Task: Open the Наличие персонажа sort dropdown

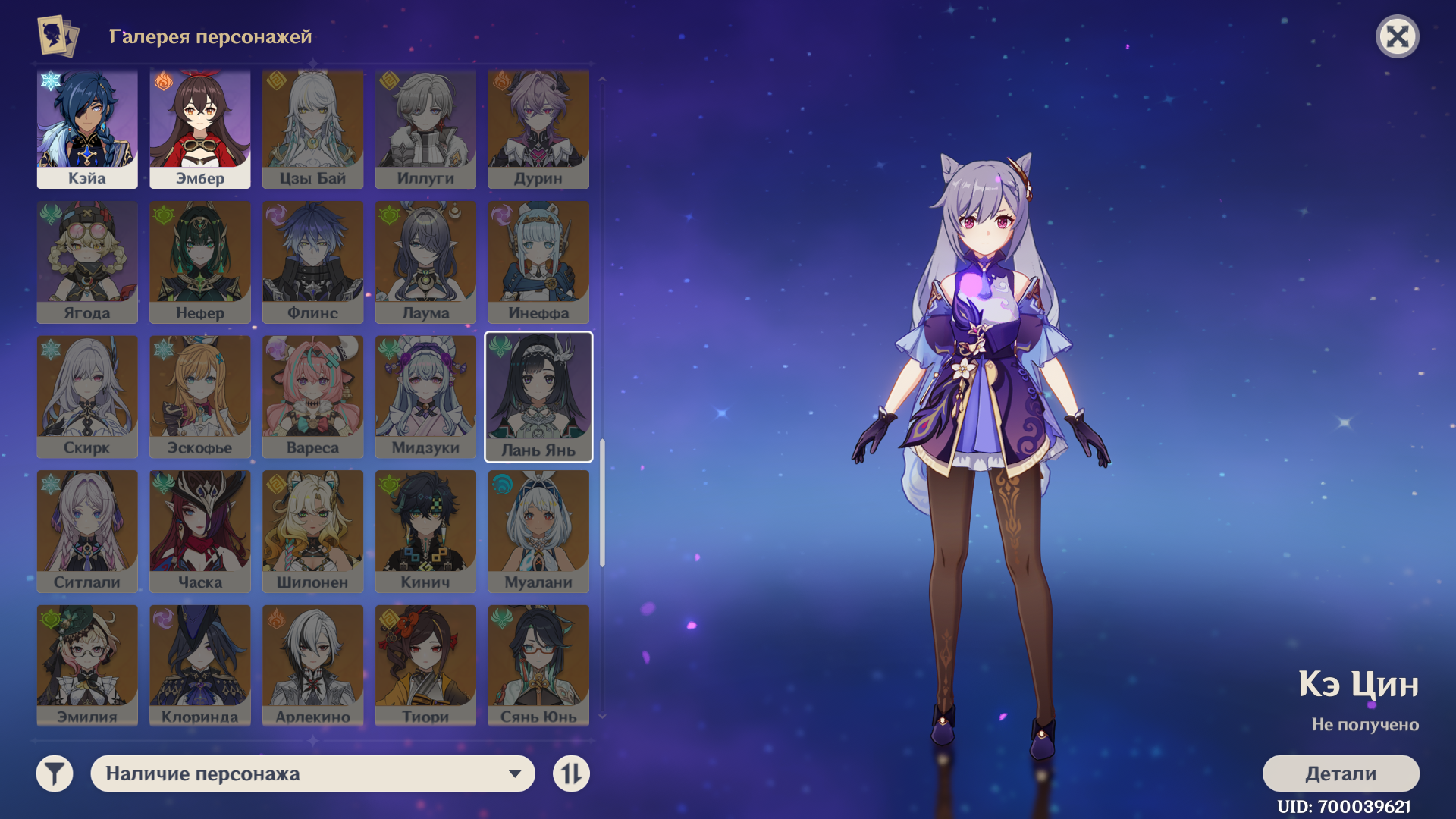Action: click(x=312, y=773)
